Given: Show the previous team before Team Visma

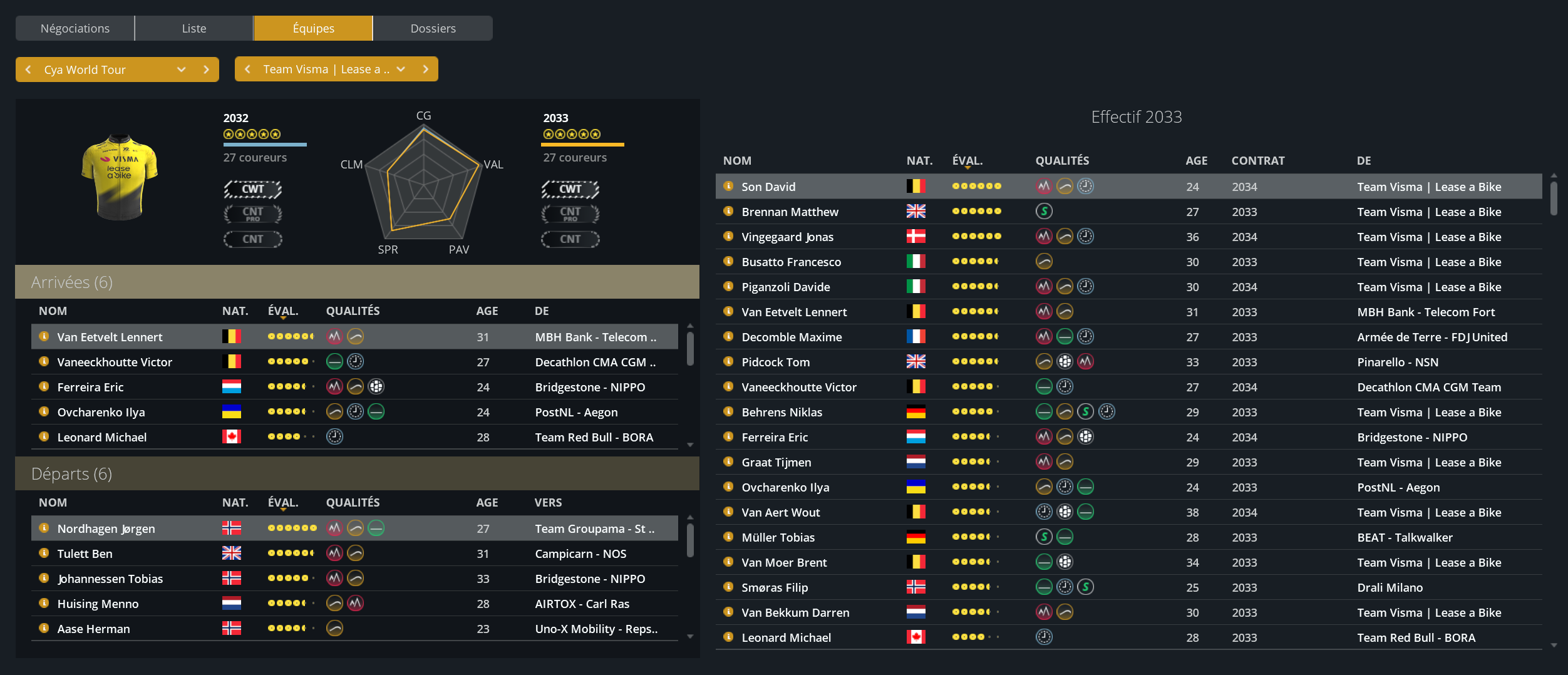Looking at the screenshot, I should click(248, 70).
